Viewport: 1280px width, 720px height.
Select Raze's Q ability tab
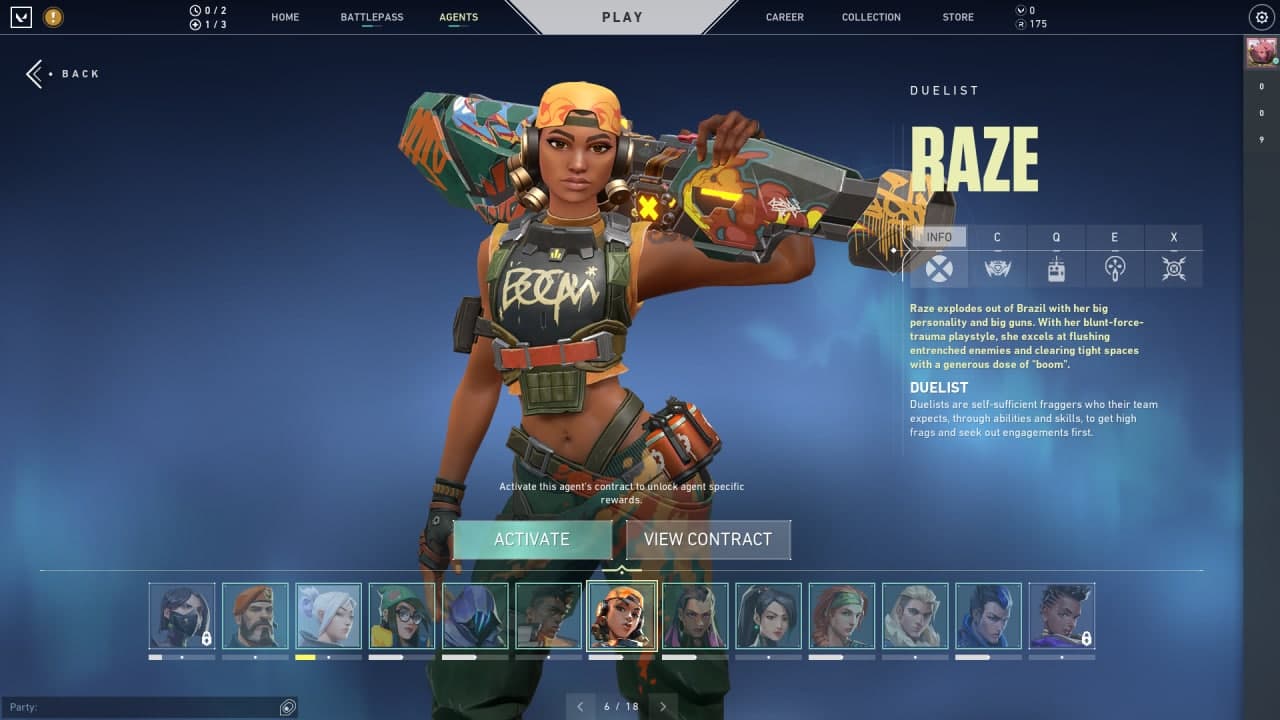[1056, 257]
